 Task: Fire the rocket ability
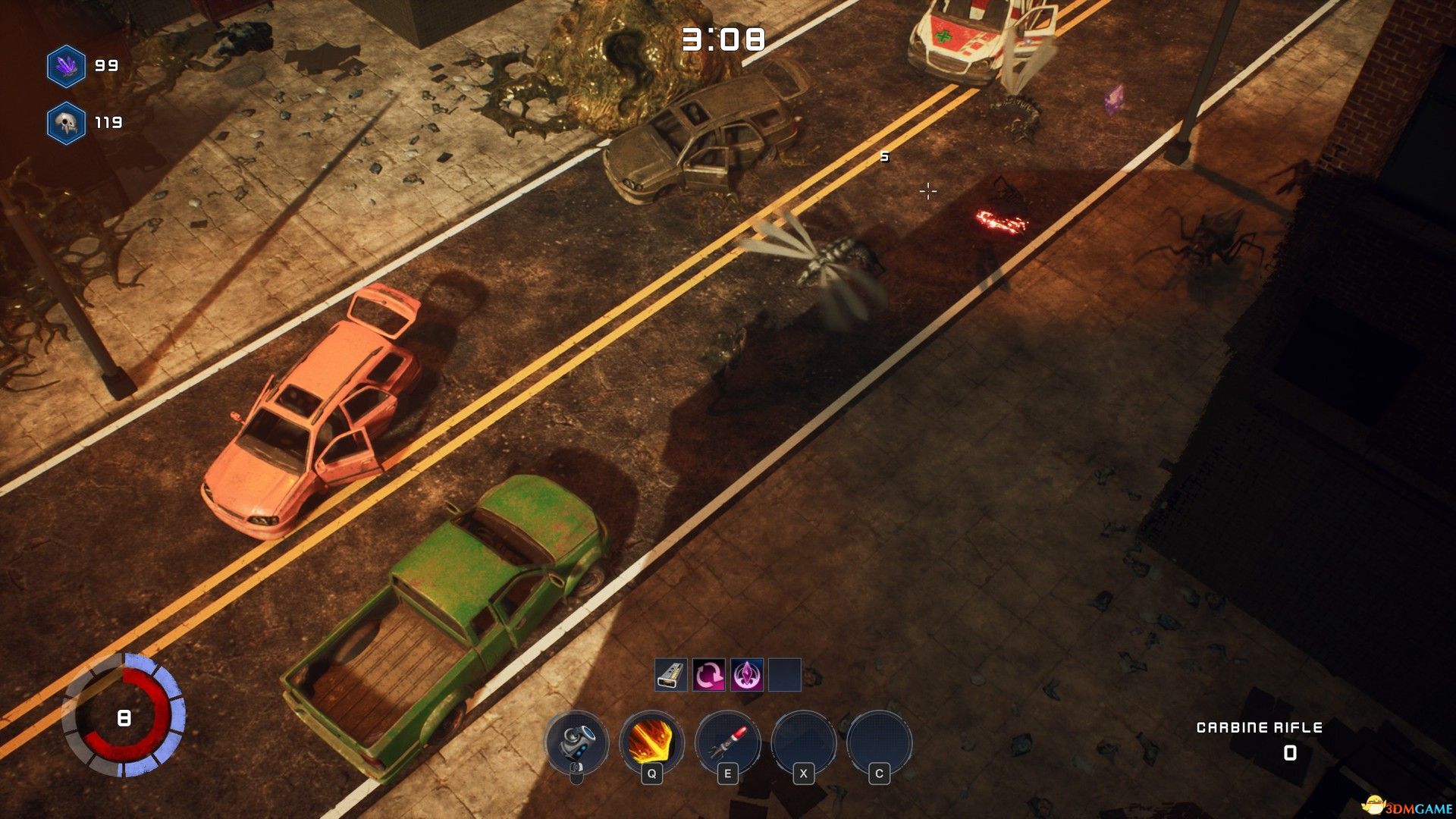(x=727, y=741)
